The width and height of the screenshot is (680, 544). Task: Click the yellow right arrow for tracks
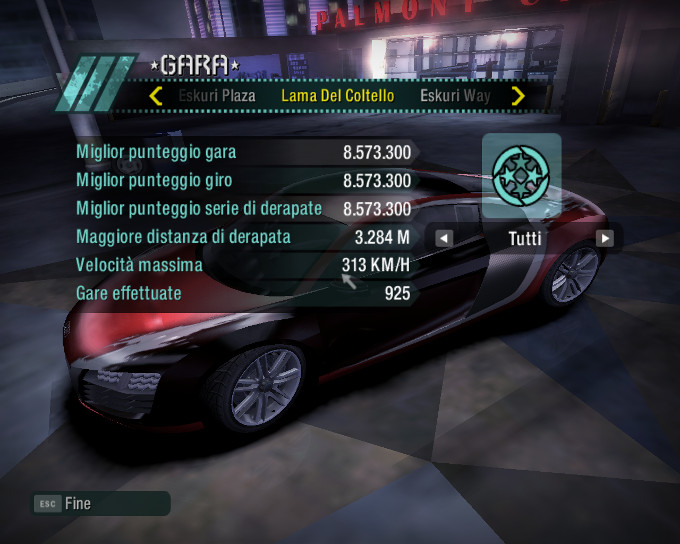point(518,97)
